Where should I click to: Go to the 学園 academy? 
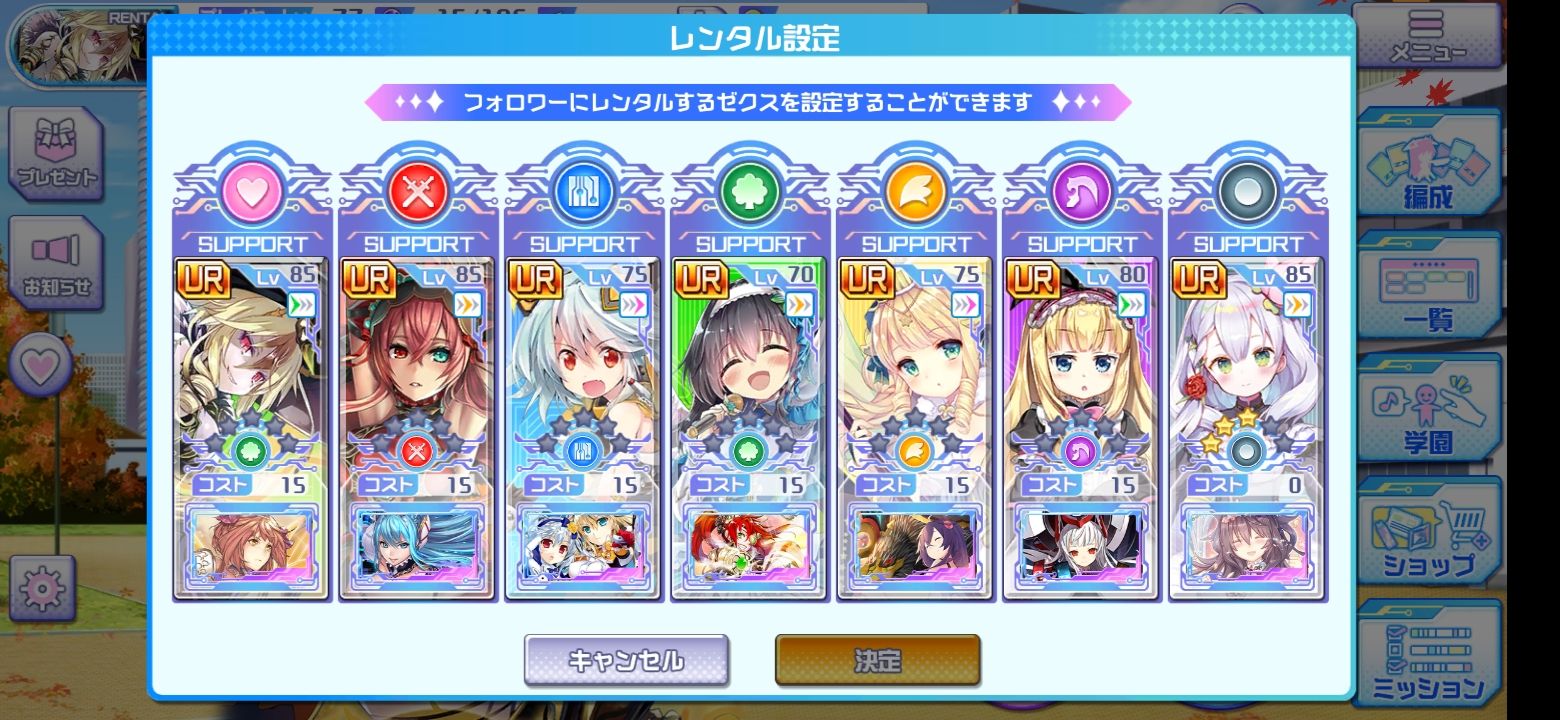1429,413
